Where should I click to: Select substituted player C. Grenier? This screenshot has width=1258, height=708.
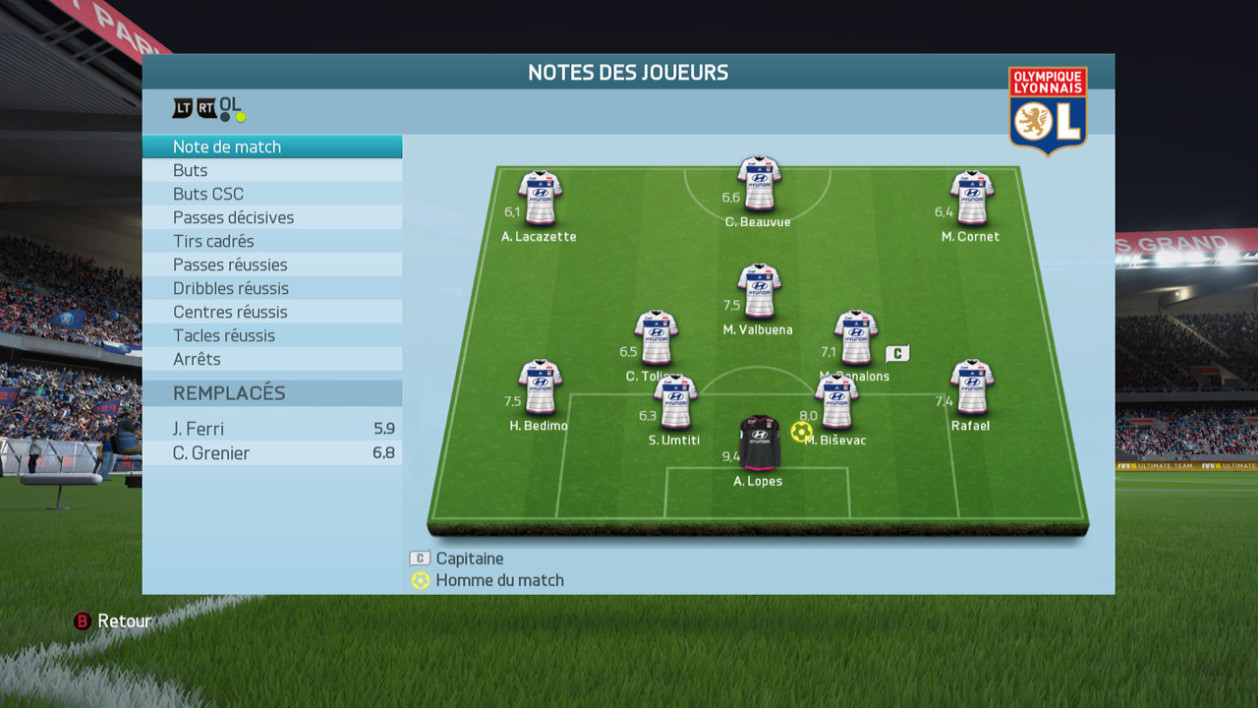pos(272,453)
